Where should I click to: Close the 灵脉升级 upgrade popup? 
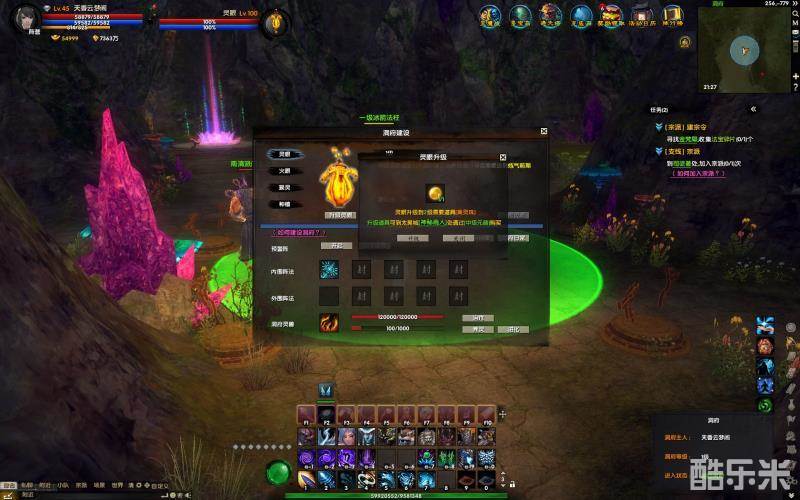503,157
